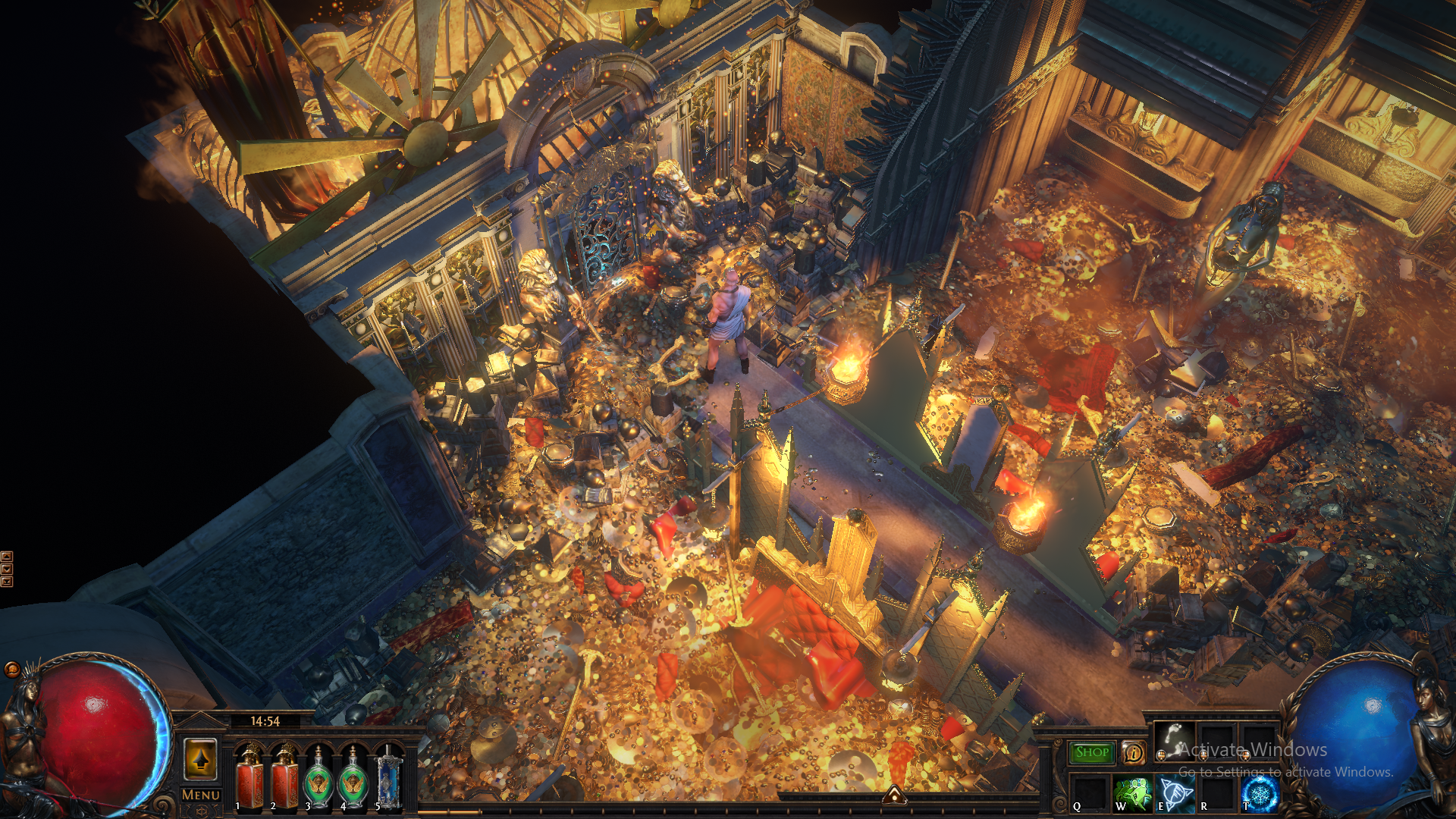The height and width of the screenshot is (819, 1456).
Task: Use the green winged flask in slot 3
Action: coord(319,777)
